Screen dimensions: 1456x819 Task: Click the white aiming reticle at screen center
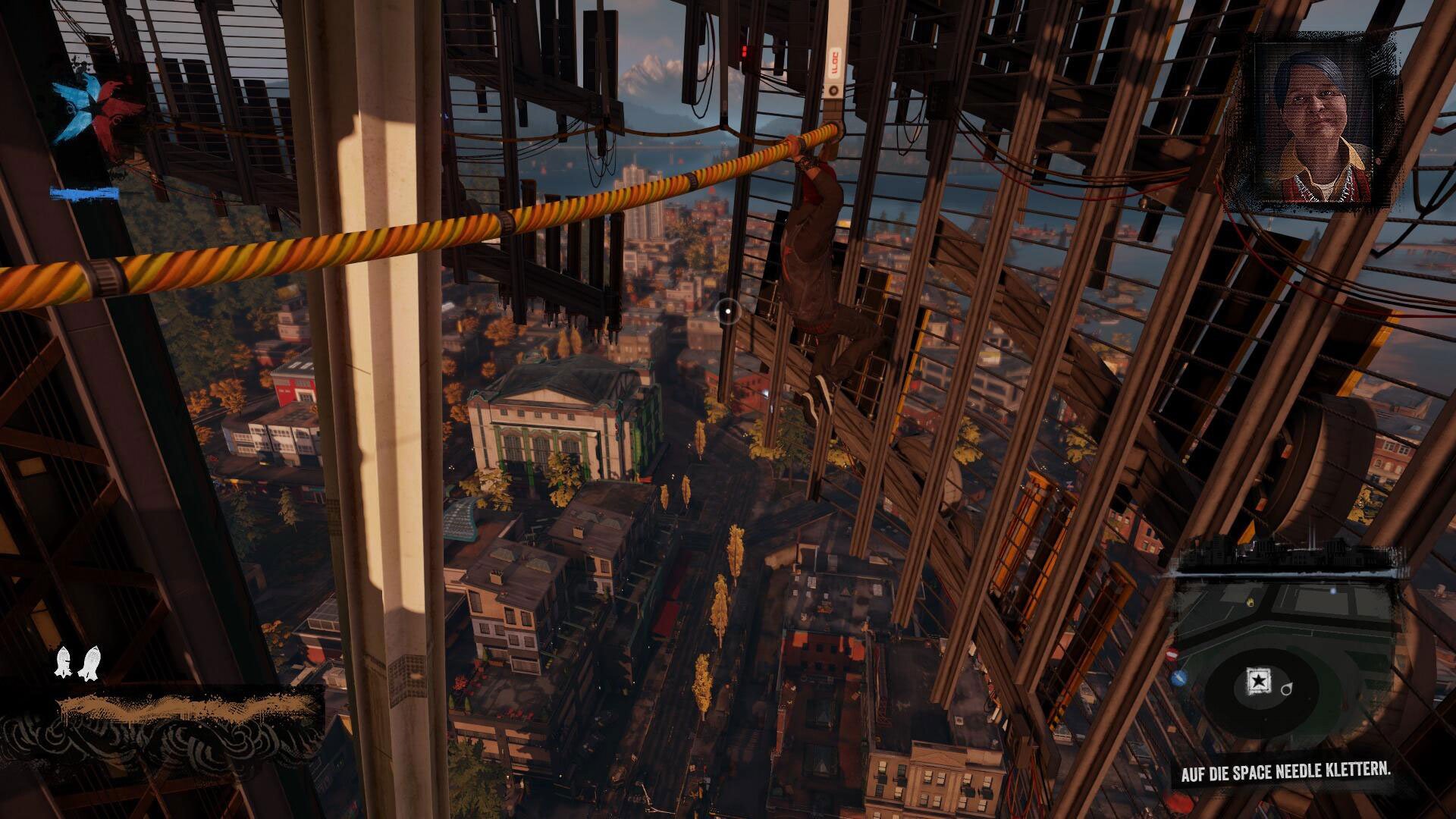pos(729,311)
